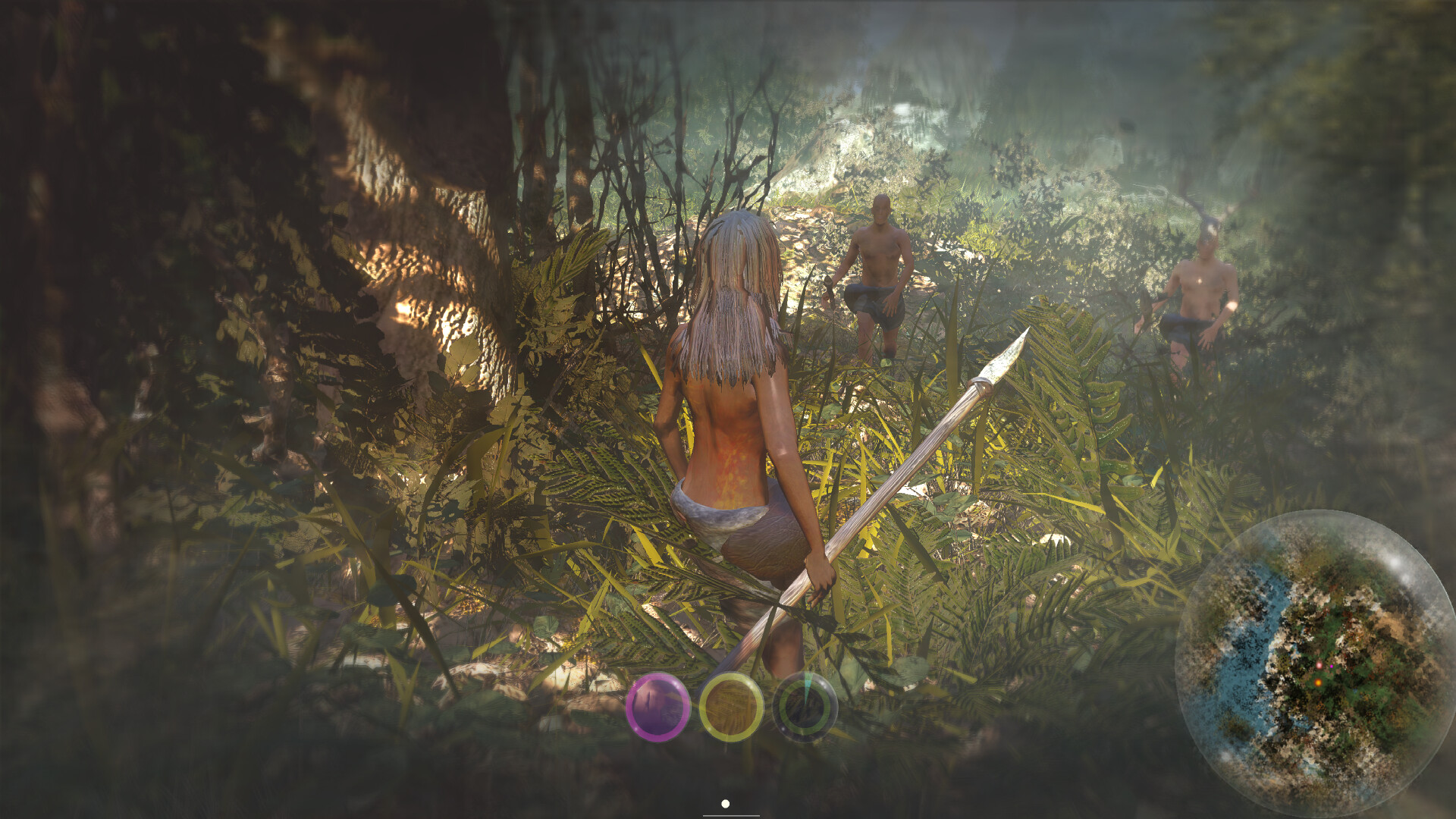Click the teal cooldown wedge on the green orb
1456x819 pixels.
click(x=808, y=684)
